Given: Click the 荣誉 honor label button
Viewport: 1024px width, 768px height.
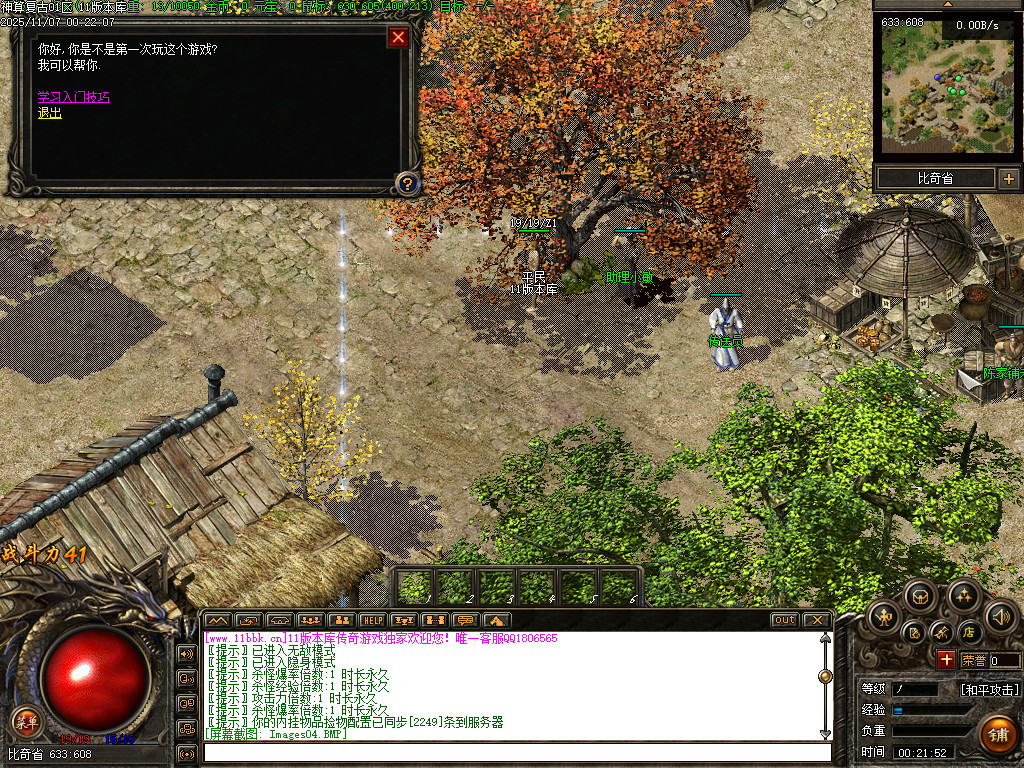Looking at the screenshot, I should click(973, 661).
